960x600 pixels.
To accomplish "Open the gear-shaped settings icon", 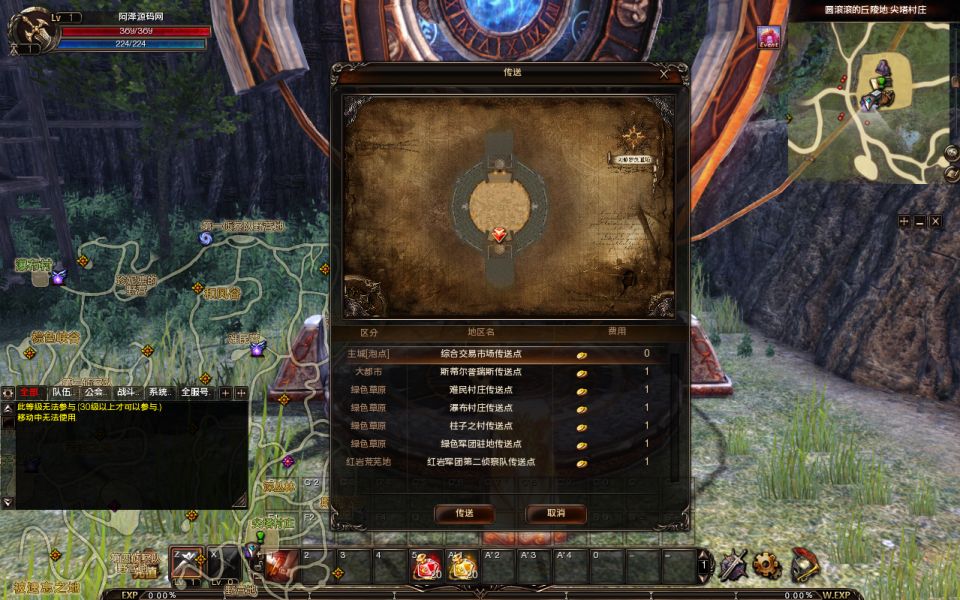I will 766,565.
